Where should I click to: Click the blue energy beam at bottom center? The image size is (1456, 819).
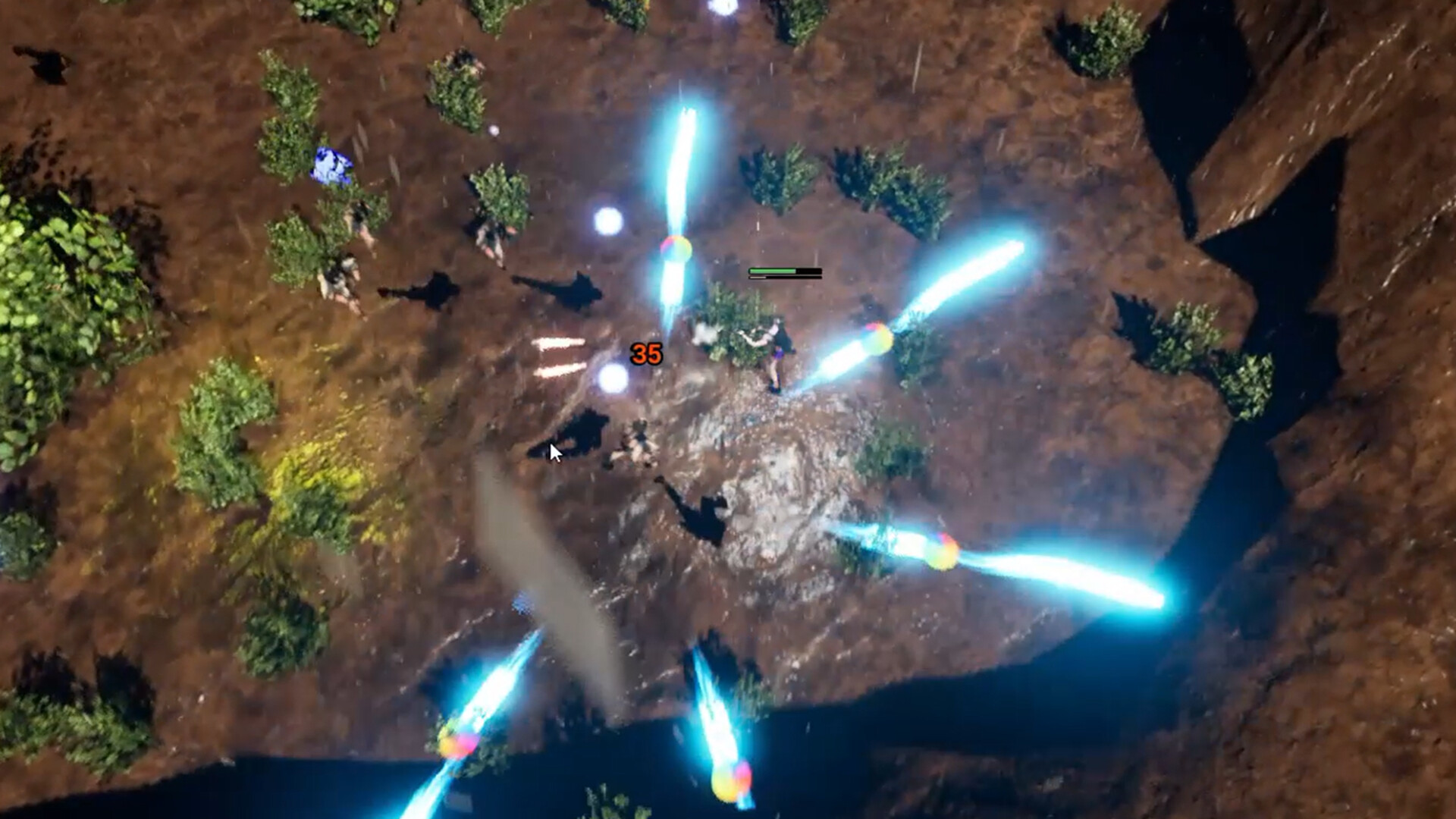pos(720,720)
